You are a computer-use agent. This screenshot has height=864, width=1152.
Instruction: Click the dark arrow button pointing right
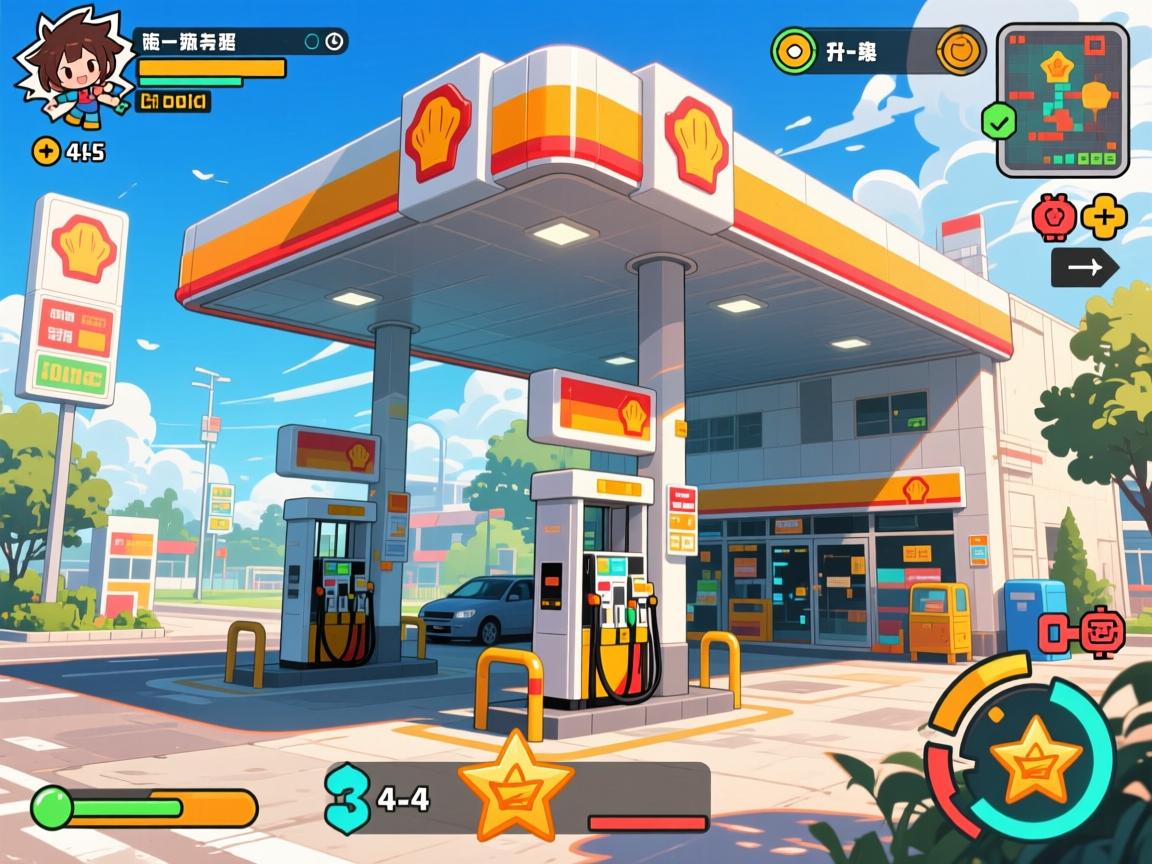[x=1085, y=267]
